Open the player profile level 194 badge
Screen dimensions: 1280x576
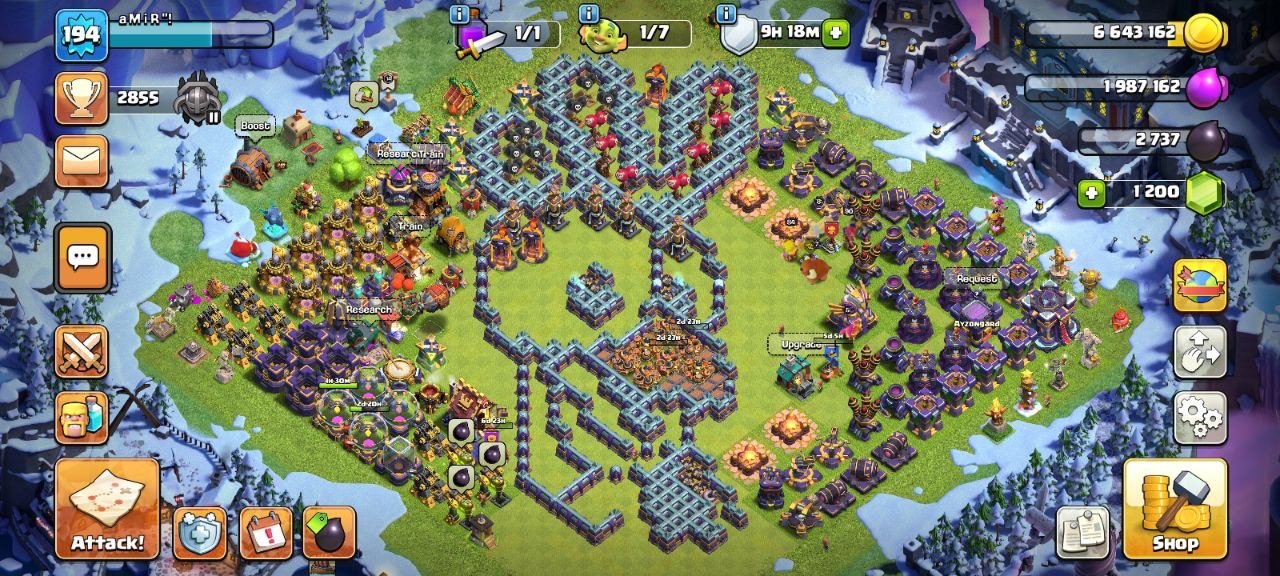coord(81,35)
